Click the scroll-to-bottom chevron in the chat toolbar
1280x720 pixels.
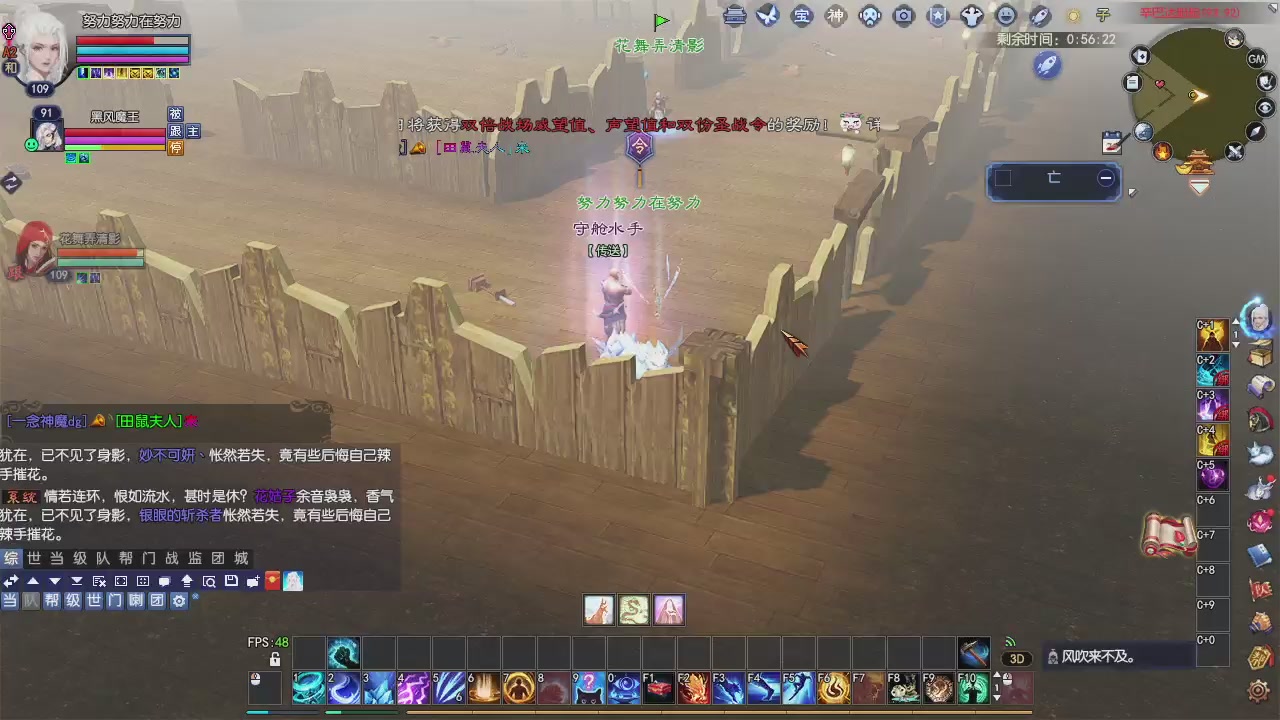77,582
